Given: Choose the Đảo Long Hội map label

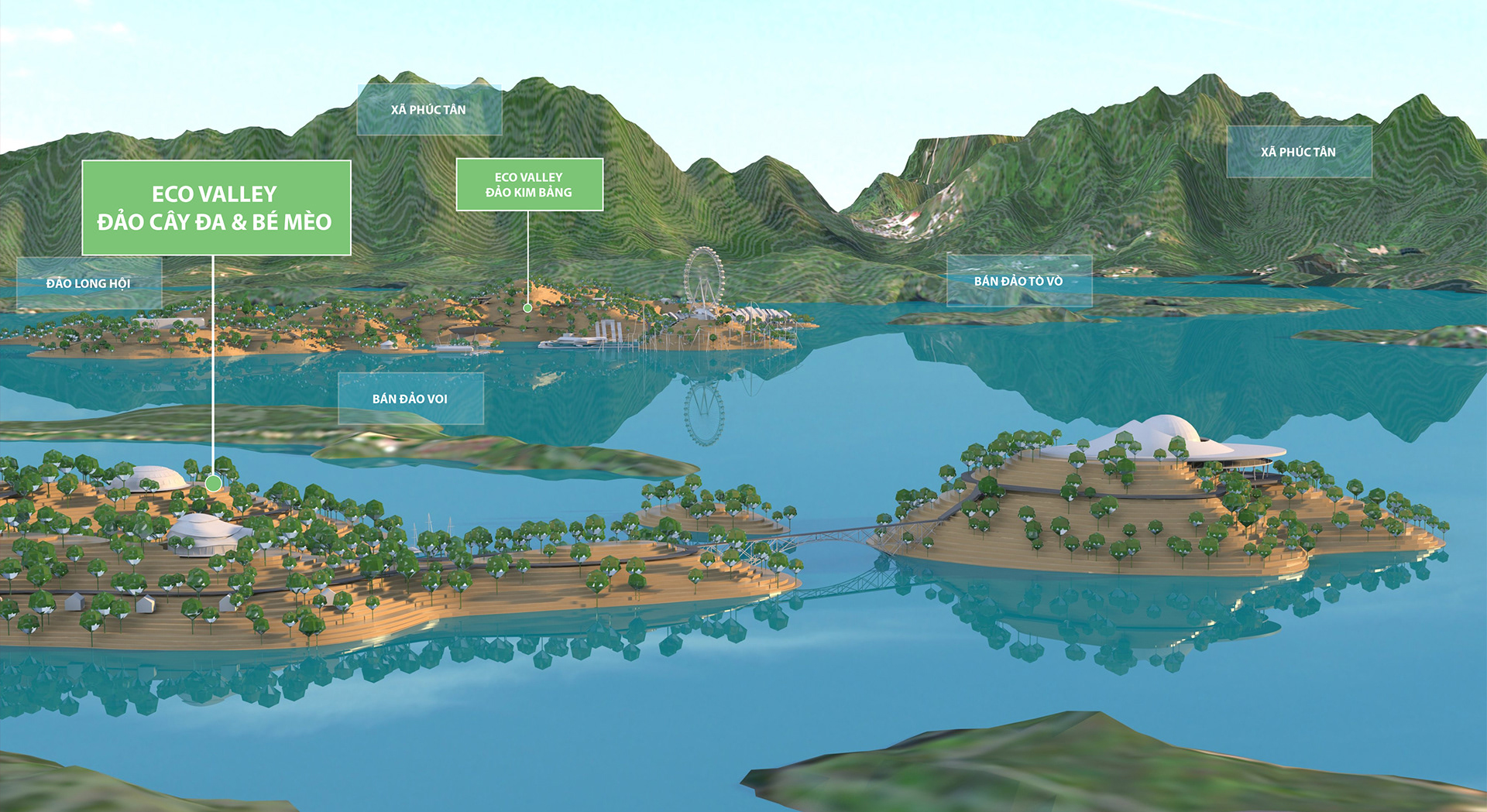Looking at the screenshot, I should [x=89, y=283].
